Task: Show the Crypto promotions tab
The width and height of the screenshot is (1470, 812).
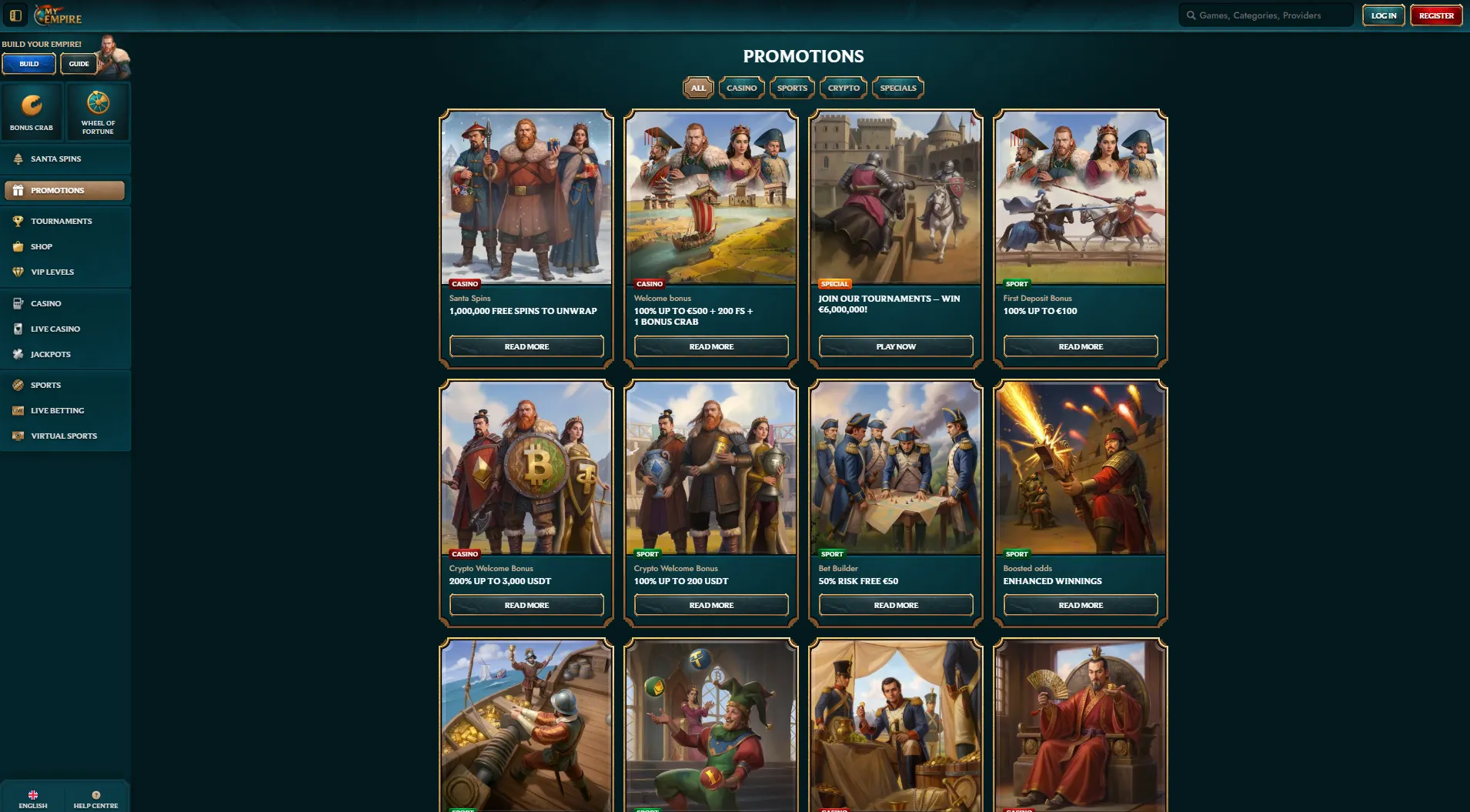Action: [x=844, y=88]
